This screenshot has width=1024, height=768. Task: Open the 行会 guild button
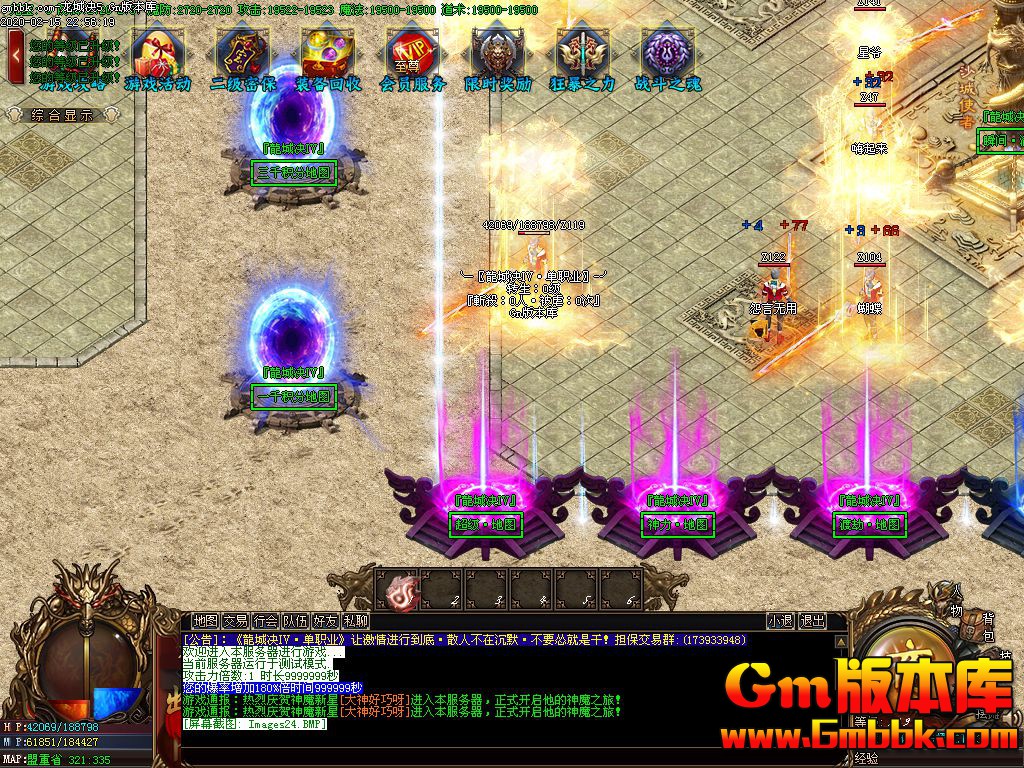click(x=265, y=621)
